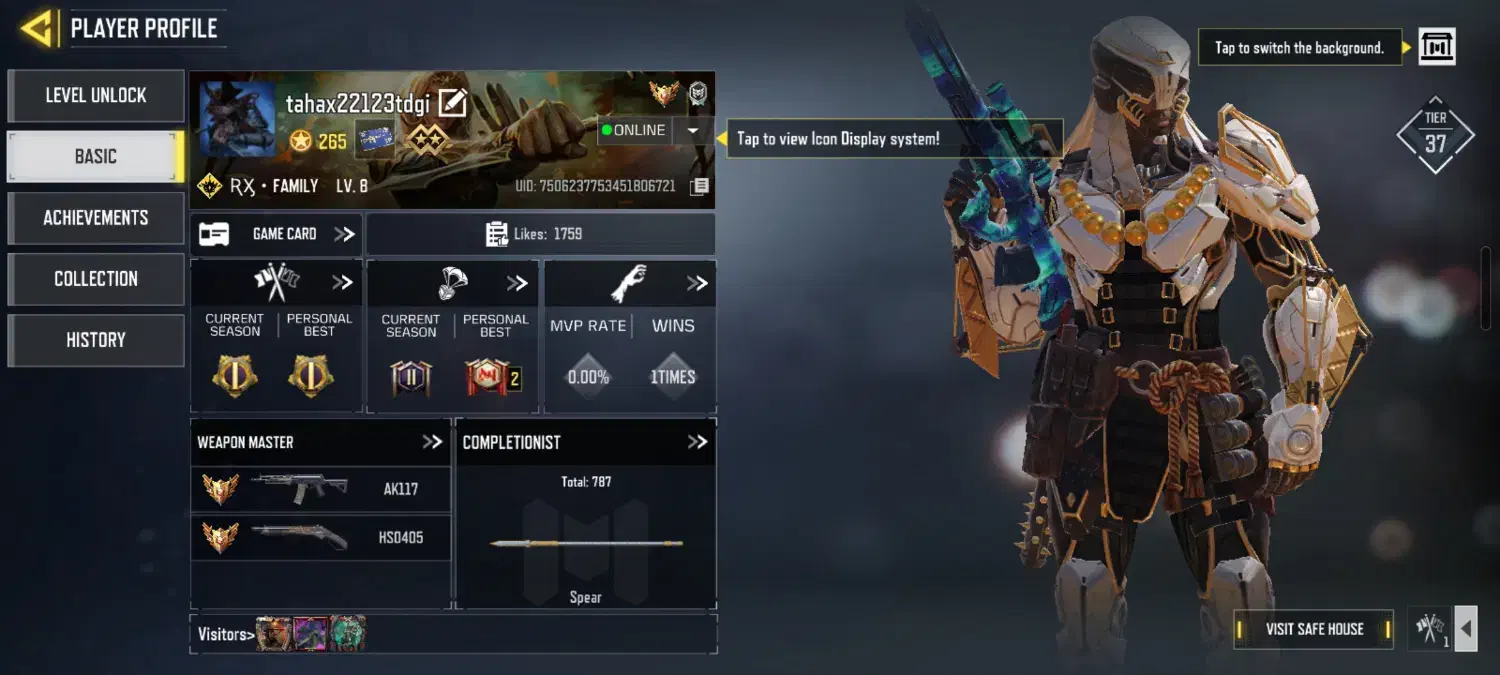
Task: Expand the Weapon Master section
Action: (x=432, y=442)
